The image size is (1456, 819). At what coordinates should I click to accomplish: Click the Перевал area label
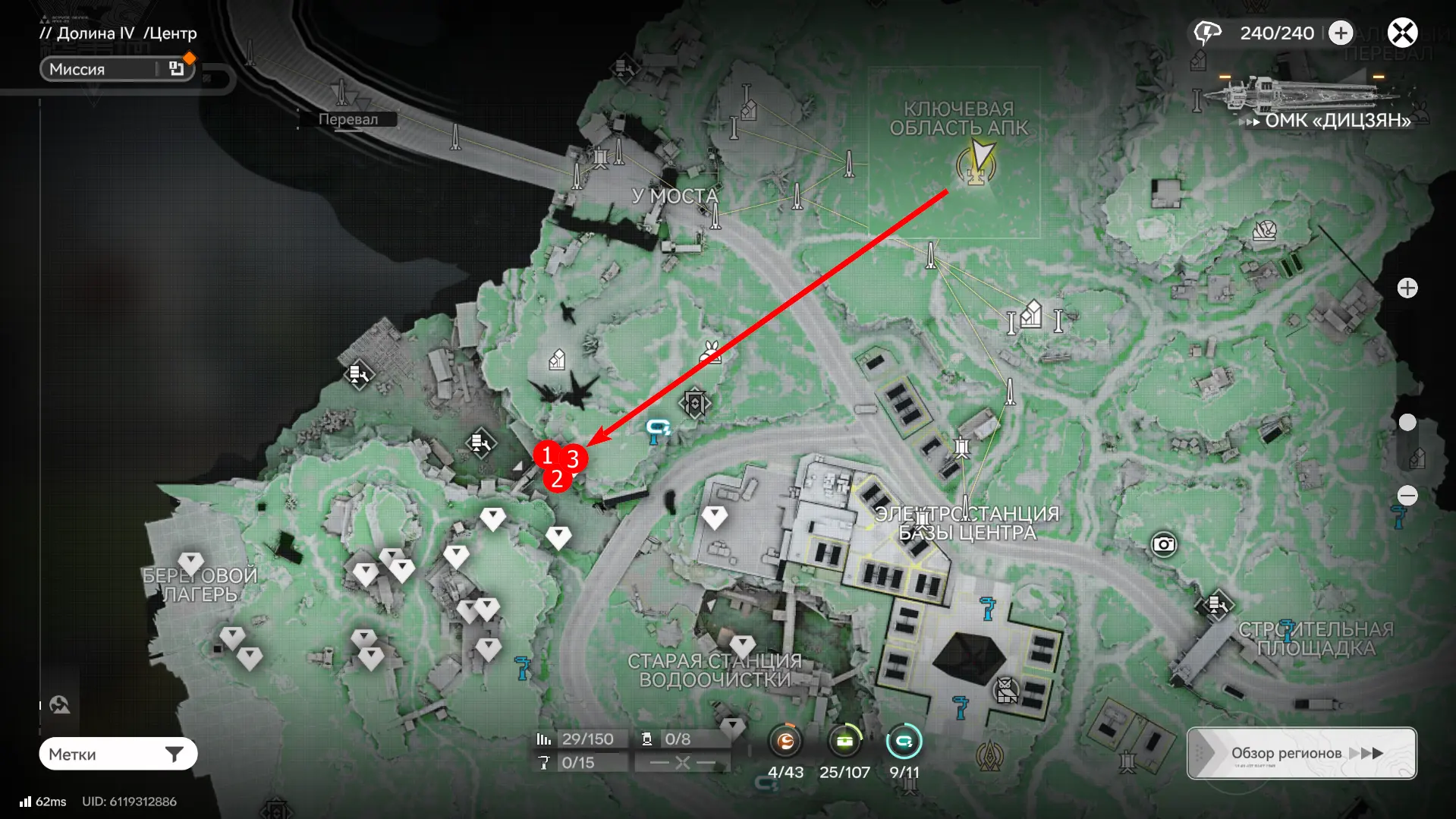[x=347, y=119]
